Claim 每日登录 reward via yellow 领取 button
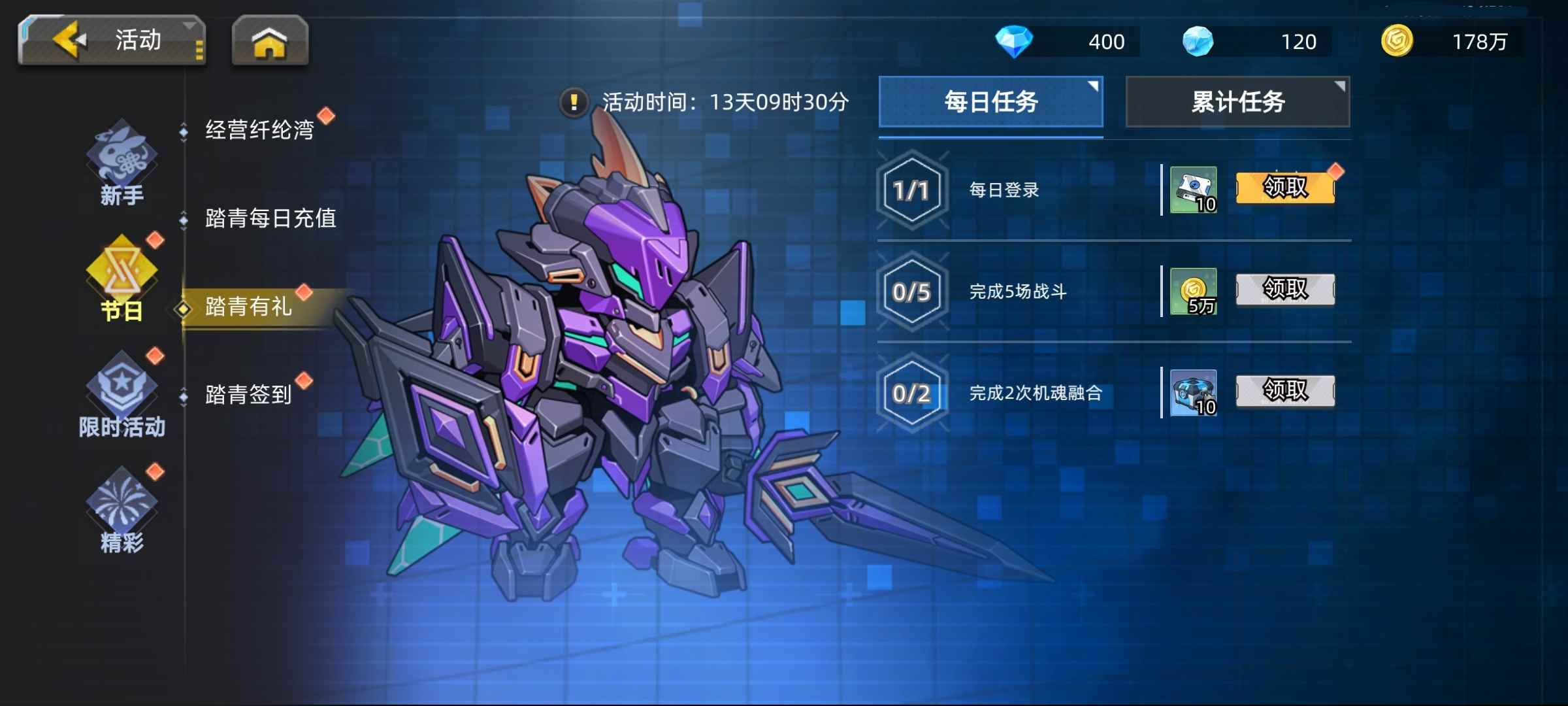The height and width of the screenshot is (706, 1568). click(1284, 188)
